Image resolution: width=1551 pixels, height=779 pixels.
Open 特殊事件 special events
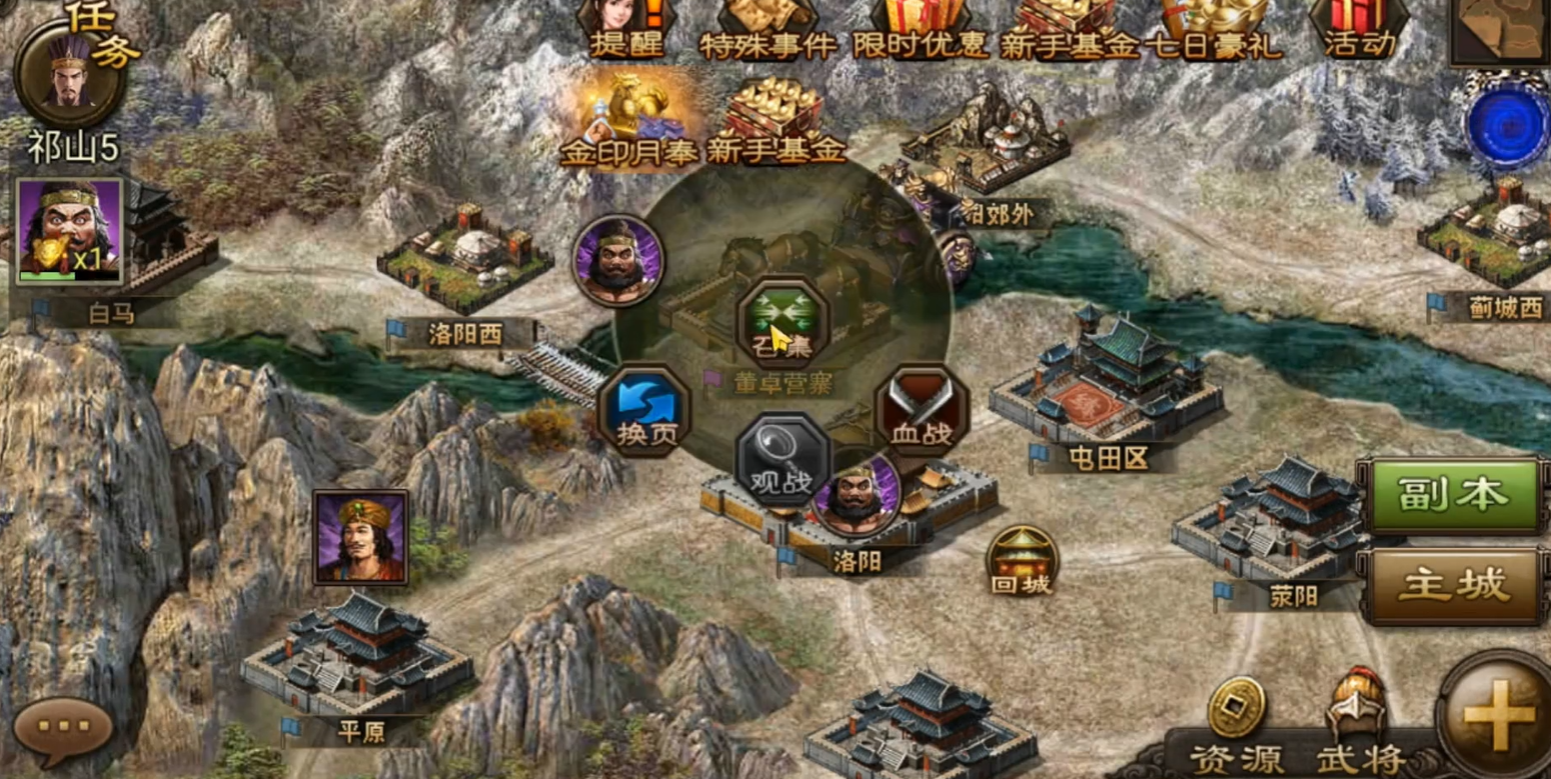(767, 27)
